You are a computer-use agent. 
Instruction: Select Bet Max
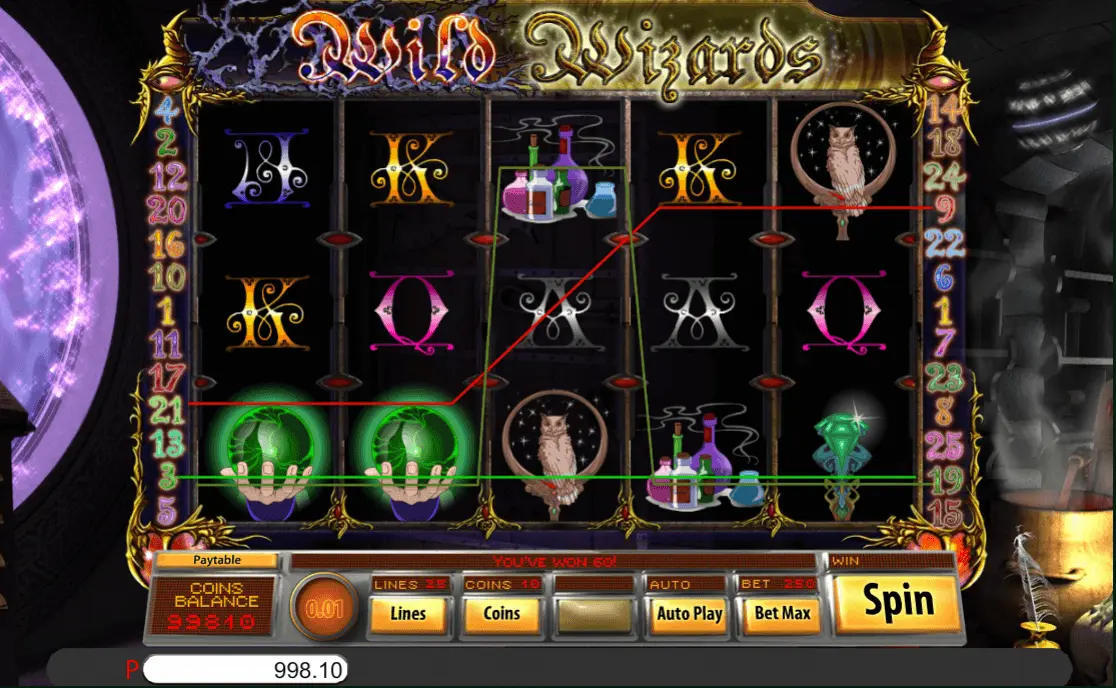click(781, 613)
